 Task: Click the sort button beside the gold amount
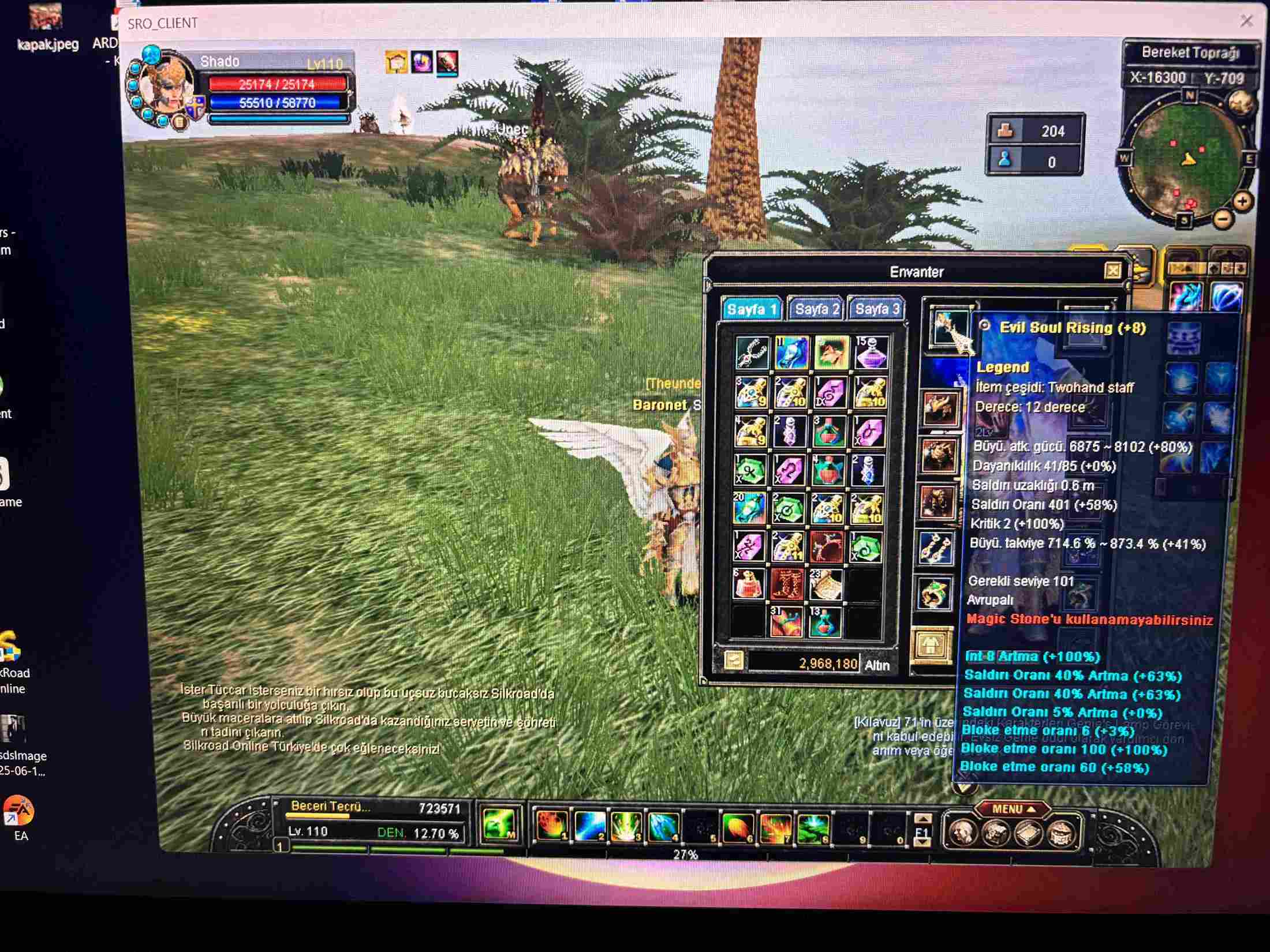(x=733, y=661)
